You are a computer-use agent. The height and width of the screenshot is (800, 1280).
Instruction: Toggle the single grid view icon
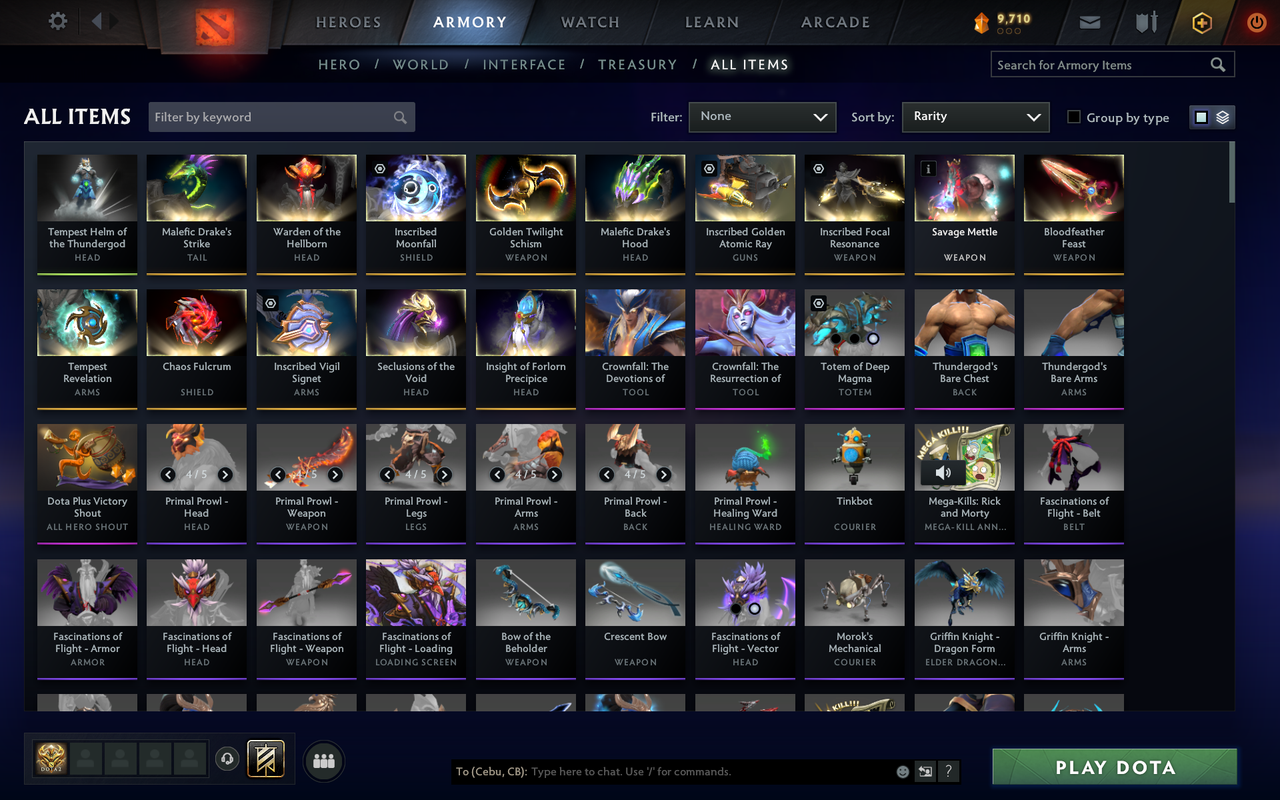(1202, 116)
